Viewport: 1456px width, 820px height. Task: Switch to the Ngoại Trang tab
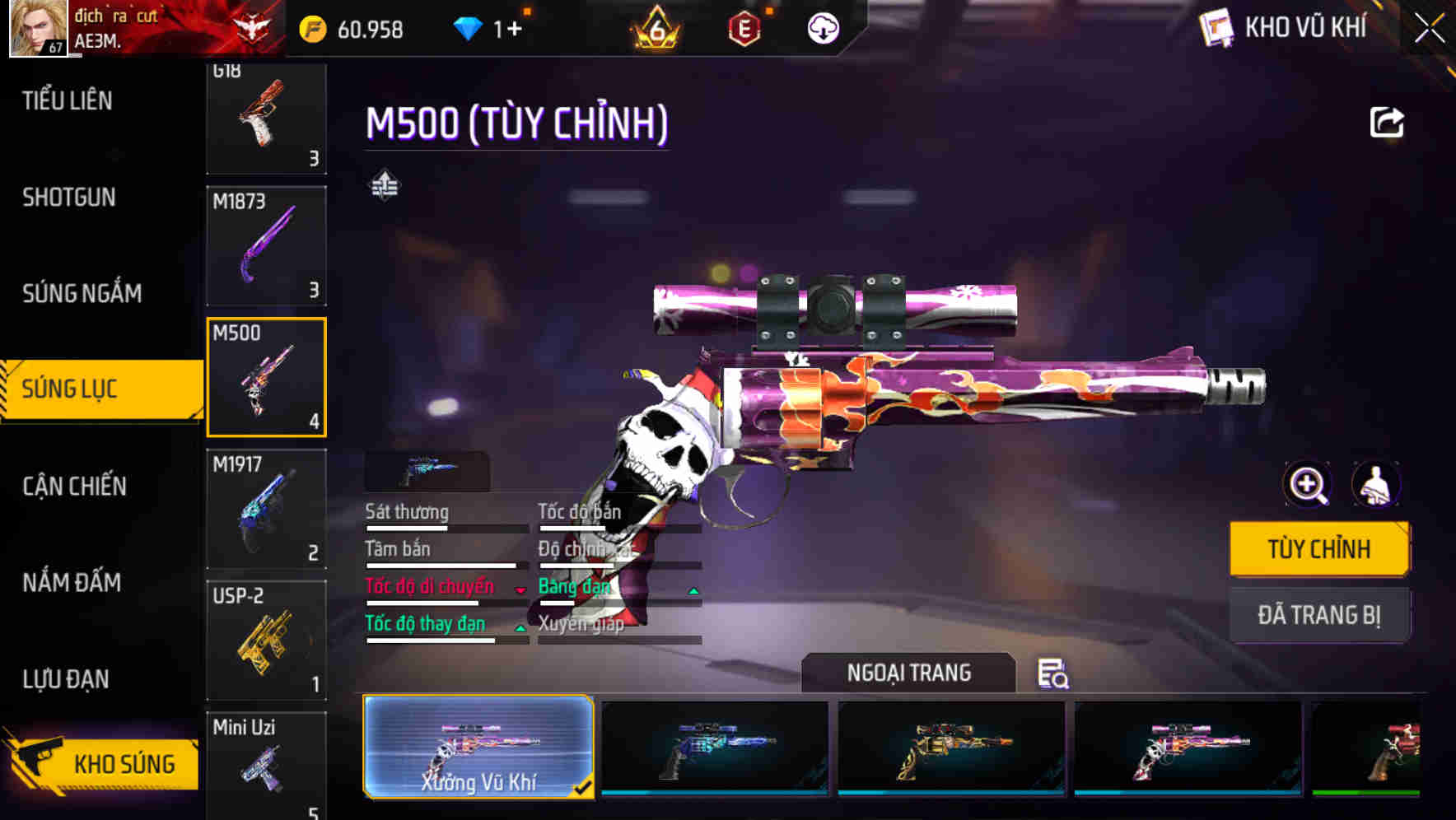click(x=909, y=672)
